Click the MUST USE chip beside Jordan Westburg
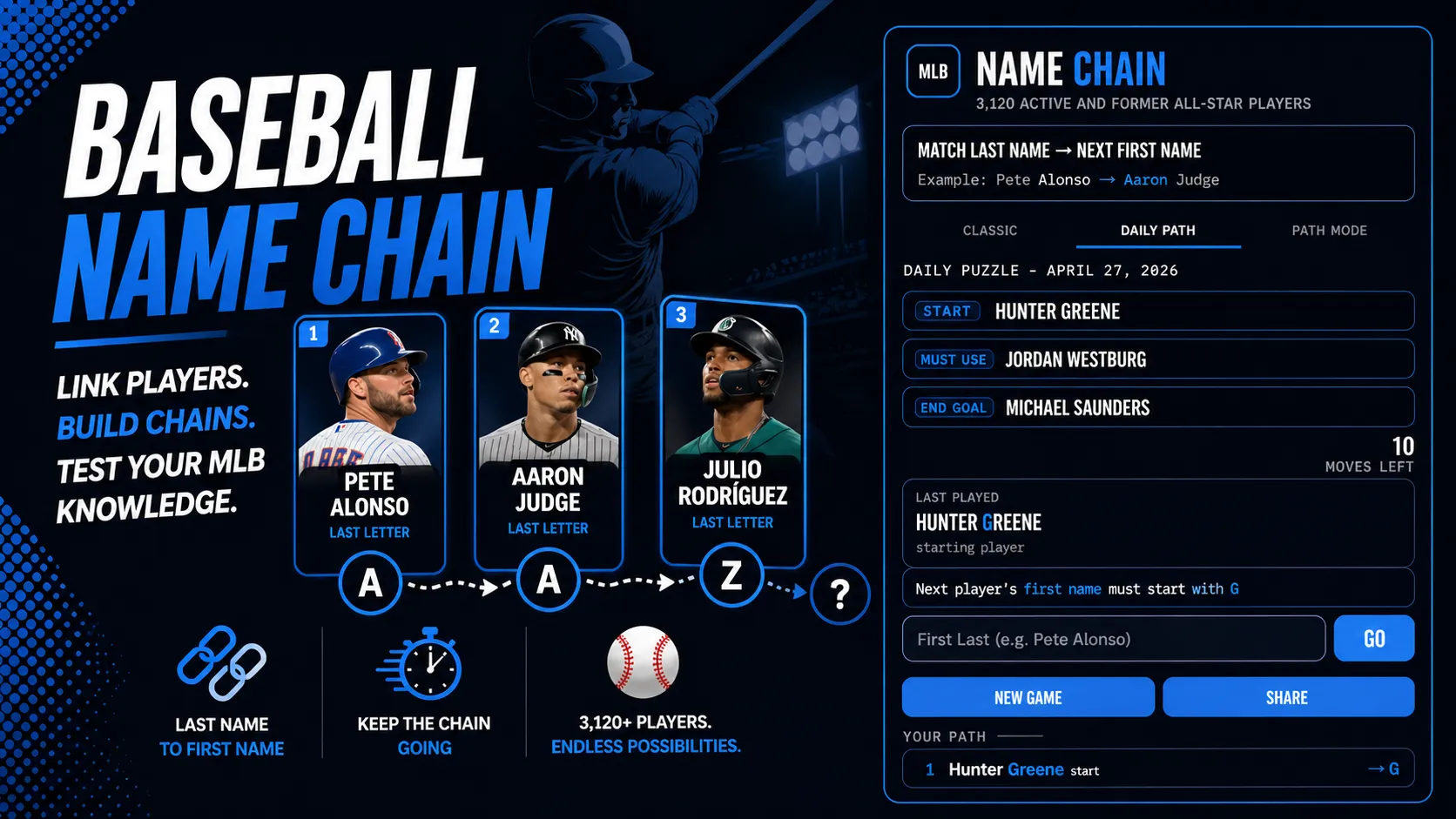 pos(954,359)
